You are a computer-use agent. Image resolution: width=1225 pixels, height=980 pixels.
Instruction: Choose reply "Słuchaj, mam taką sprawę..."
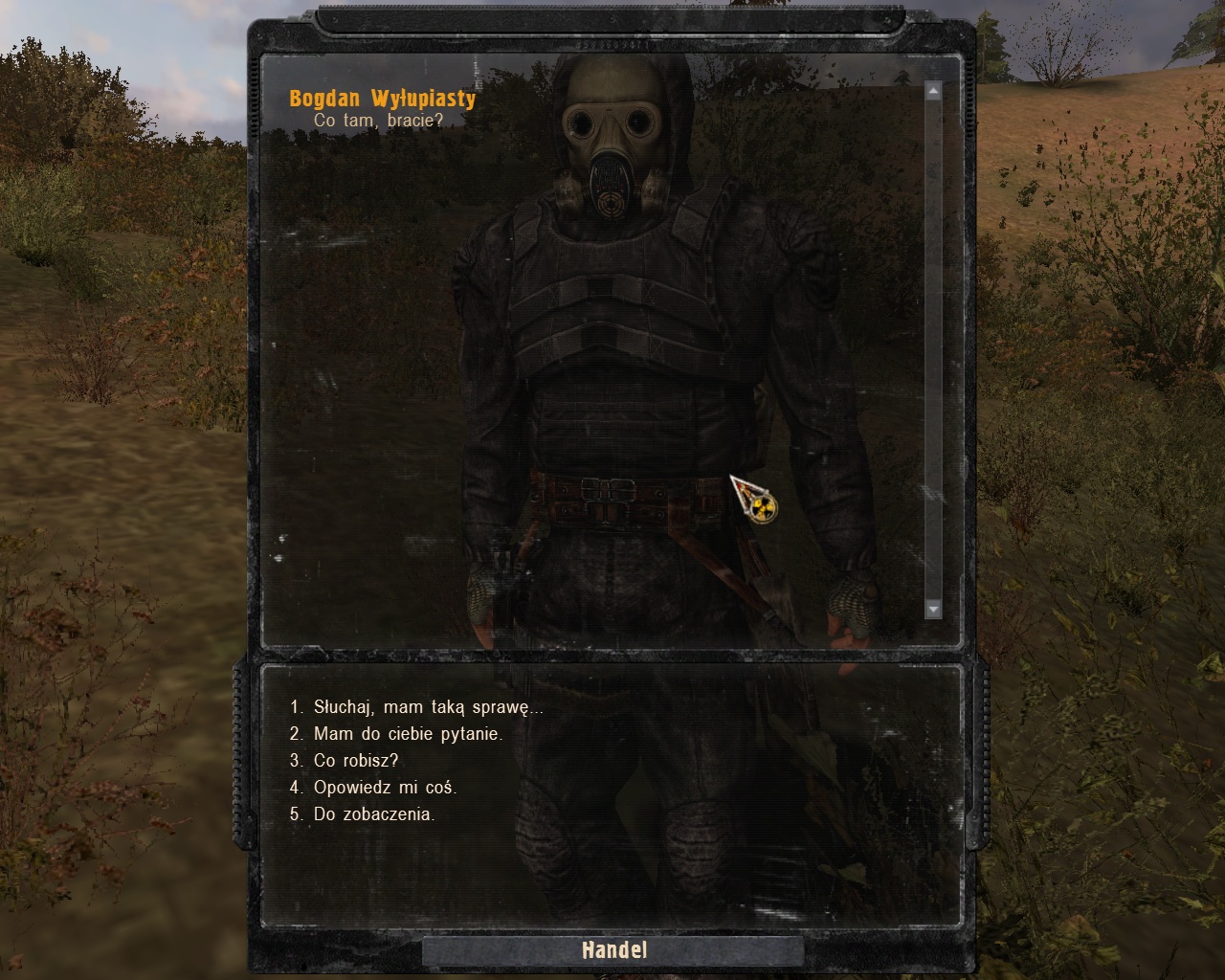coord(428,708)
